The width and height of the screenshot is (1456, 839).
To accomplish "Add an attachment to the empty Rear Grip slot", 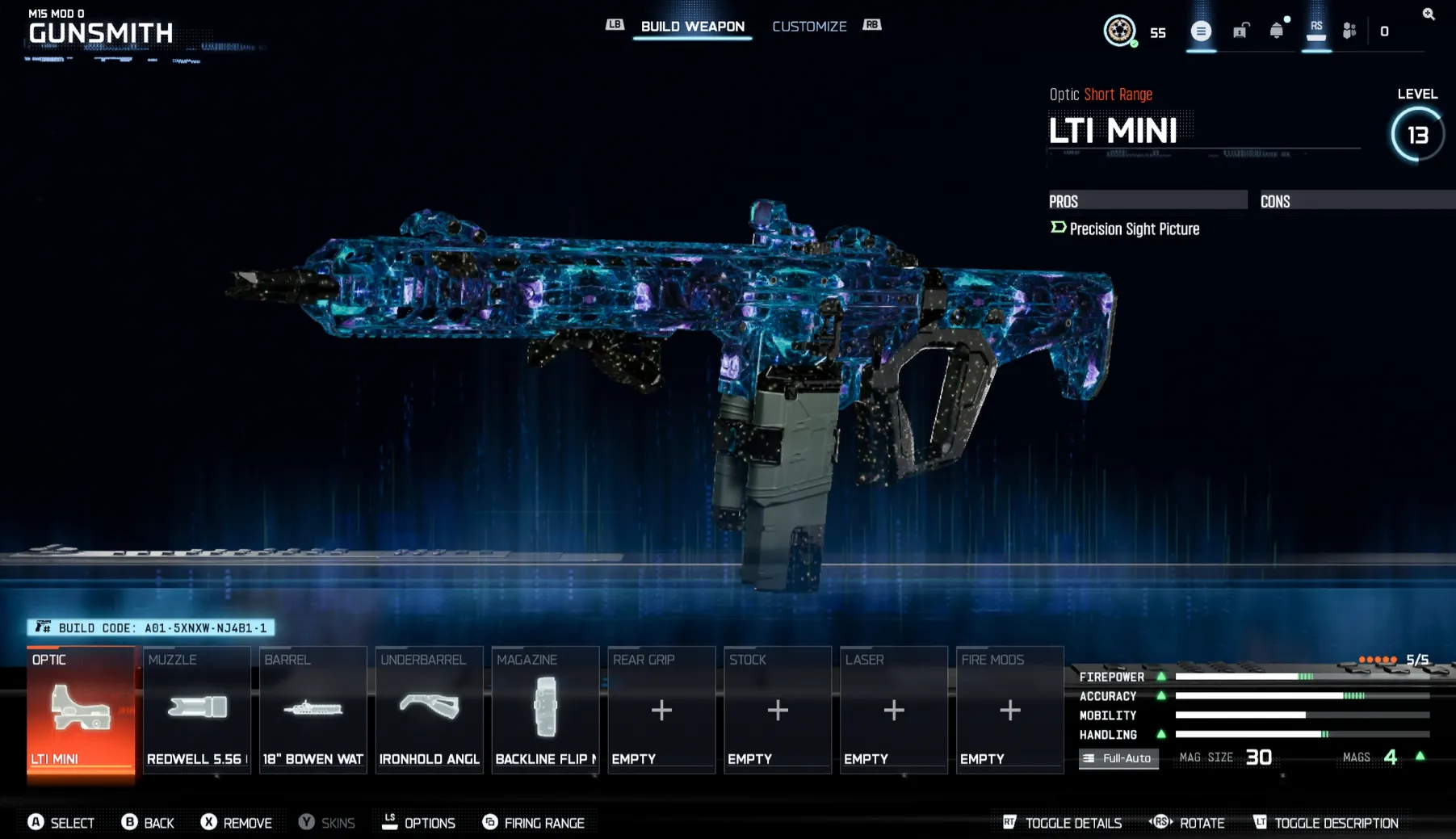I will pos(661,709).
